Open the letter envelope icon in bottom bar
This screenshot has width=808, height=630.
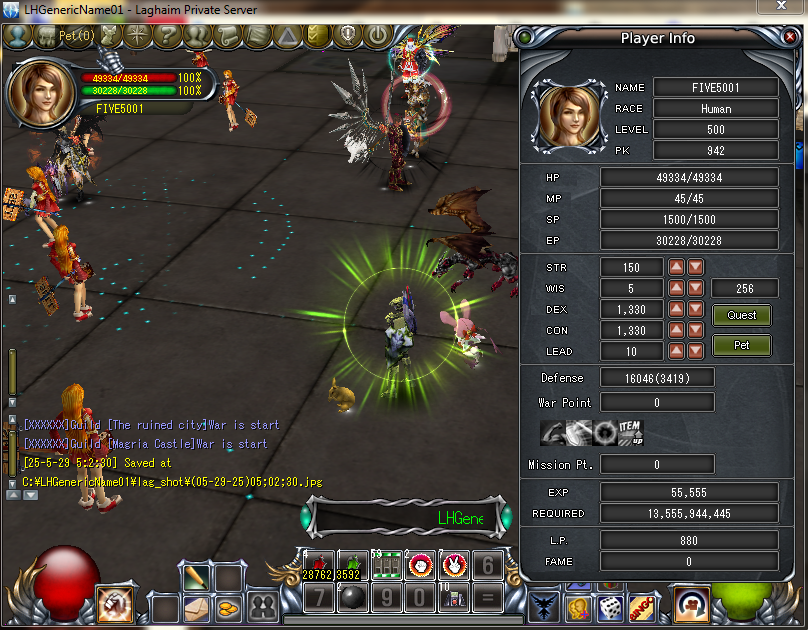196,606
